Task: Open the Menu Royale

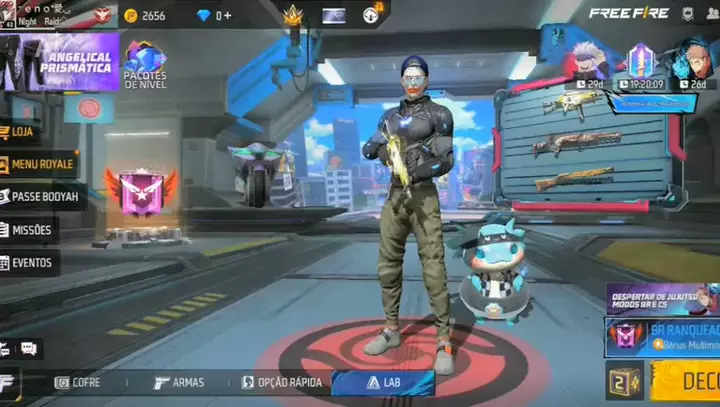Action: [x=42, y=165]
